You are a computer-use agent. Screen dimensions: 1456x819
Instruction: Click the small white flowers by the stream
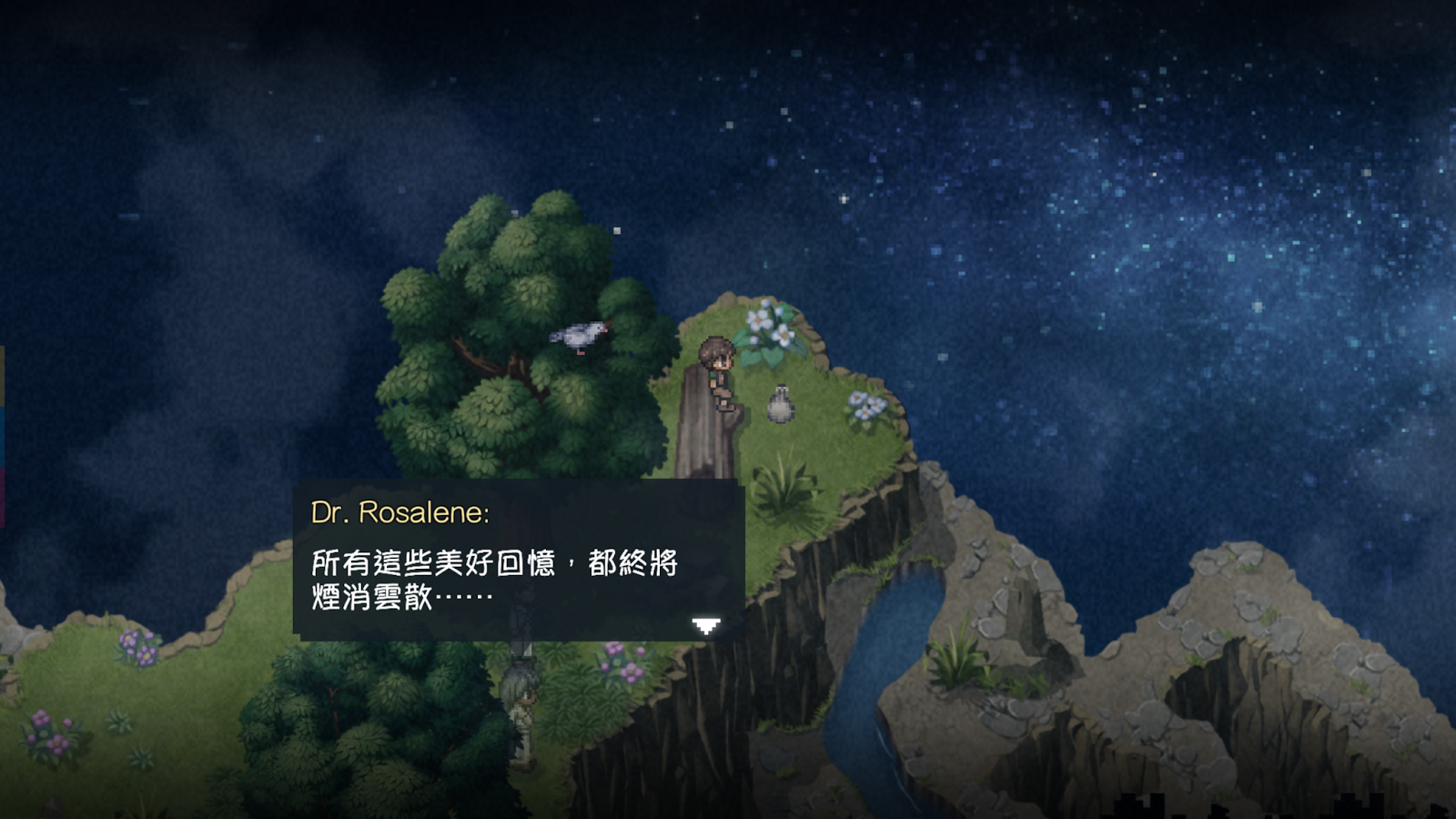(865, 406)
